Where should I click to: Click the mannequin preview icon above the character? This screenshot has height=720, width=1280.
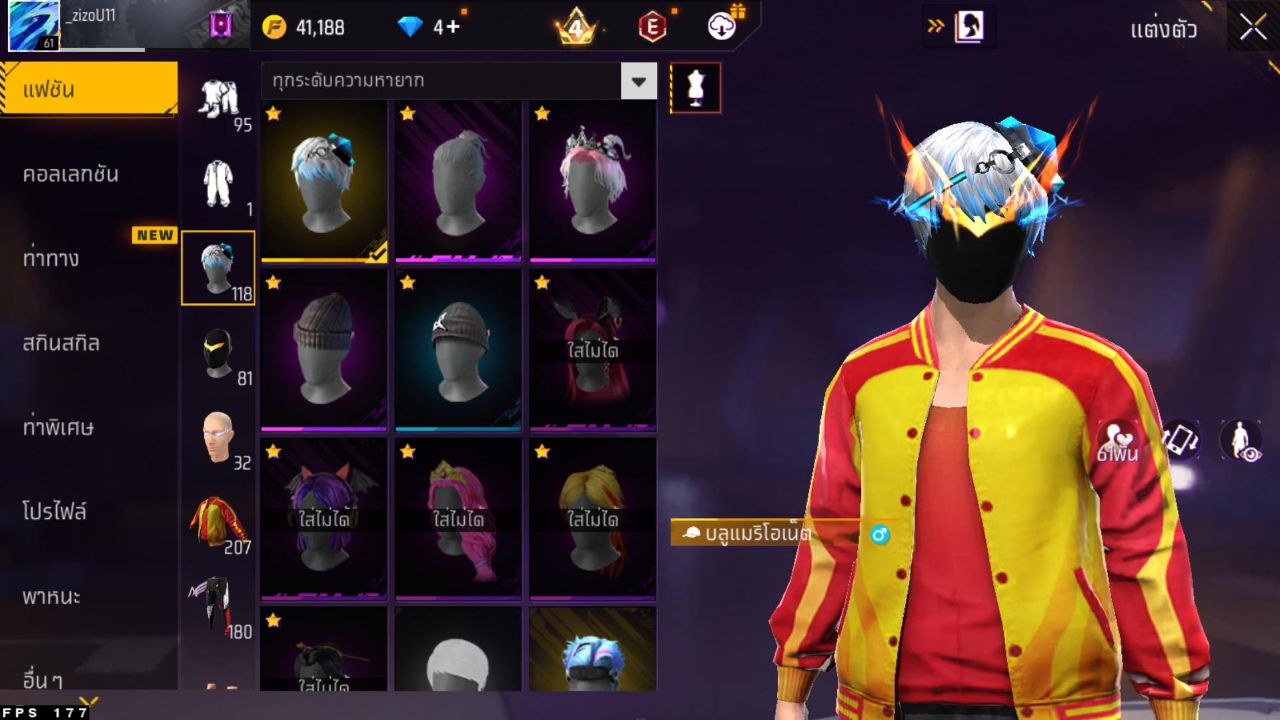point(694,87)
